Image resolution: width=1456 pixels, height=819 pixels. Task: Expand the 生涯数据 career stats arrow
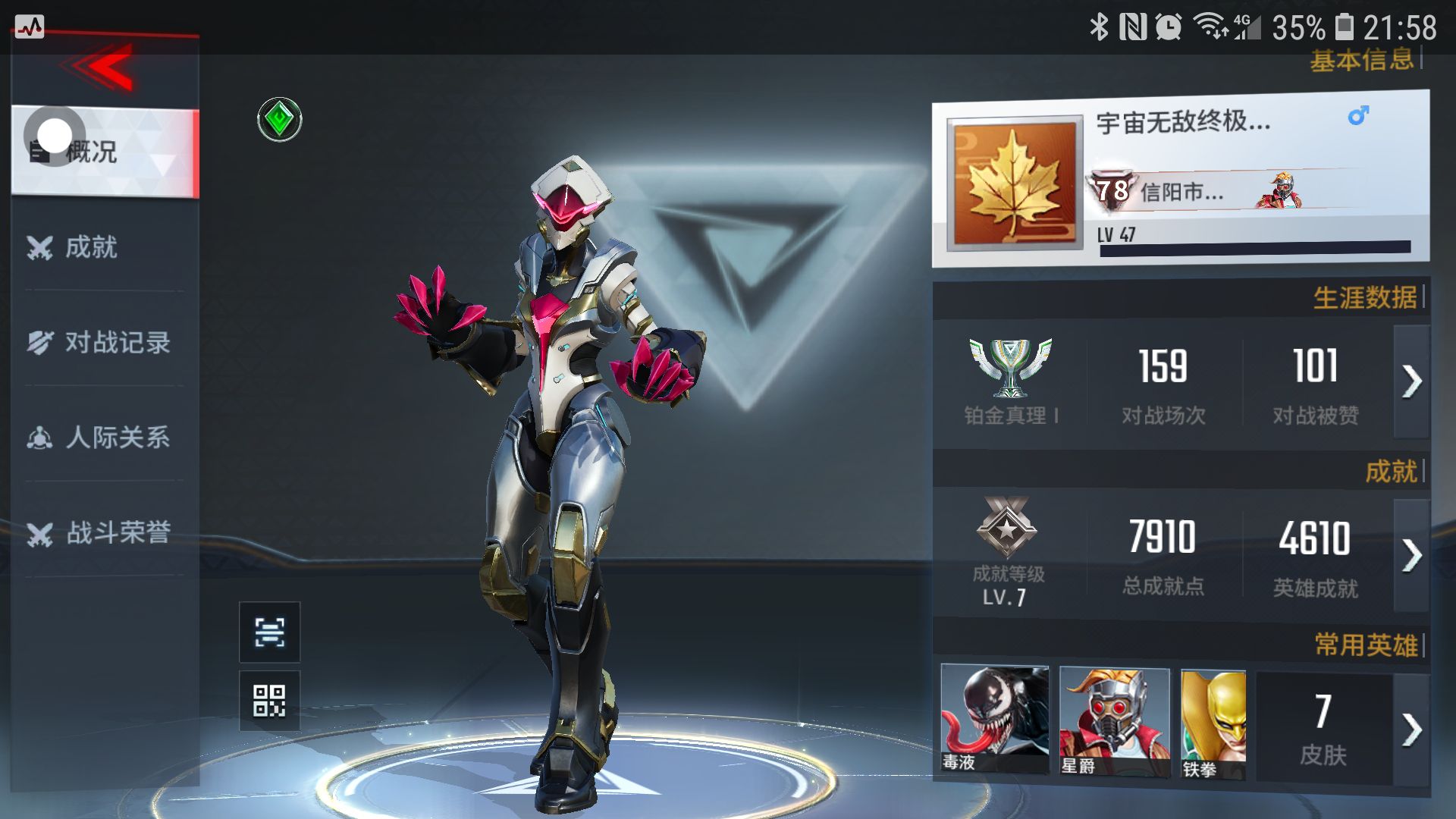pyautogui.click(x=1411, y=381)
